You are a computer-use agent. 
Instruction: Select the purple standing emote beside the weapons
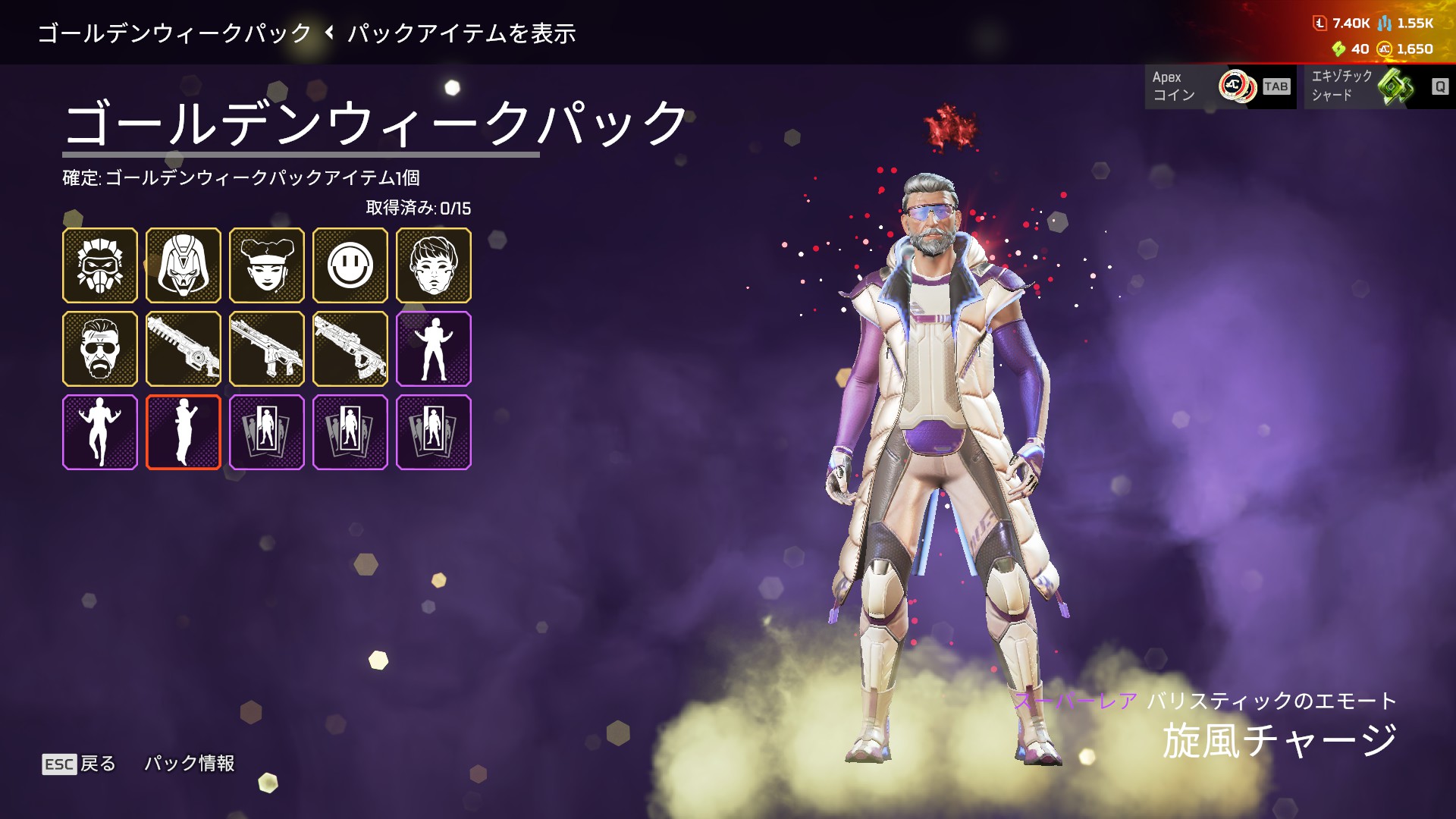tap(434, 349)
